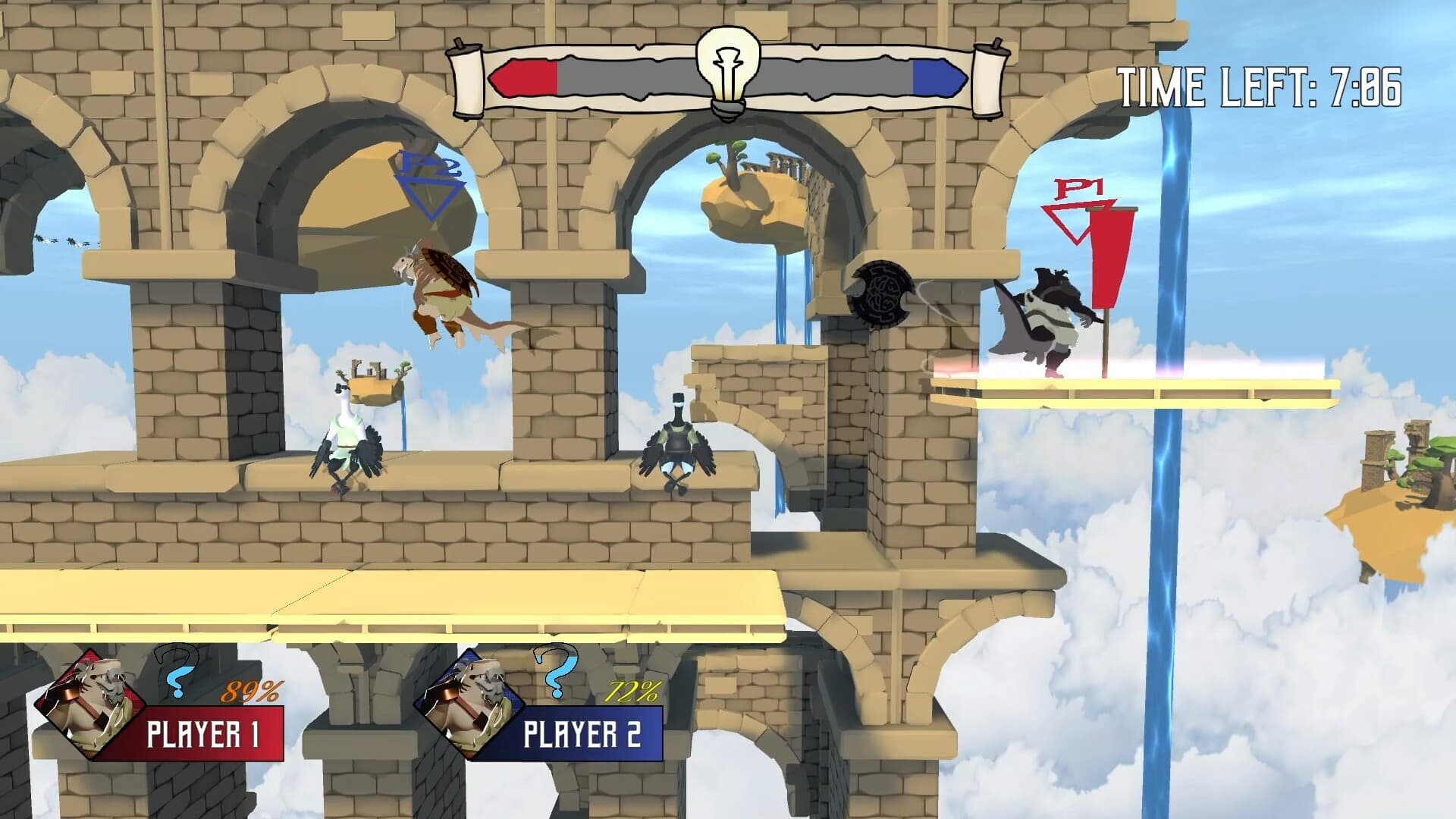Screen dimensions: 1456x819
Task: Click the light bulb icon atop the tug-of-war meter
Action: click(x=726, y=64)
